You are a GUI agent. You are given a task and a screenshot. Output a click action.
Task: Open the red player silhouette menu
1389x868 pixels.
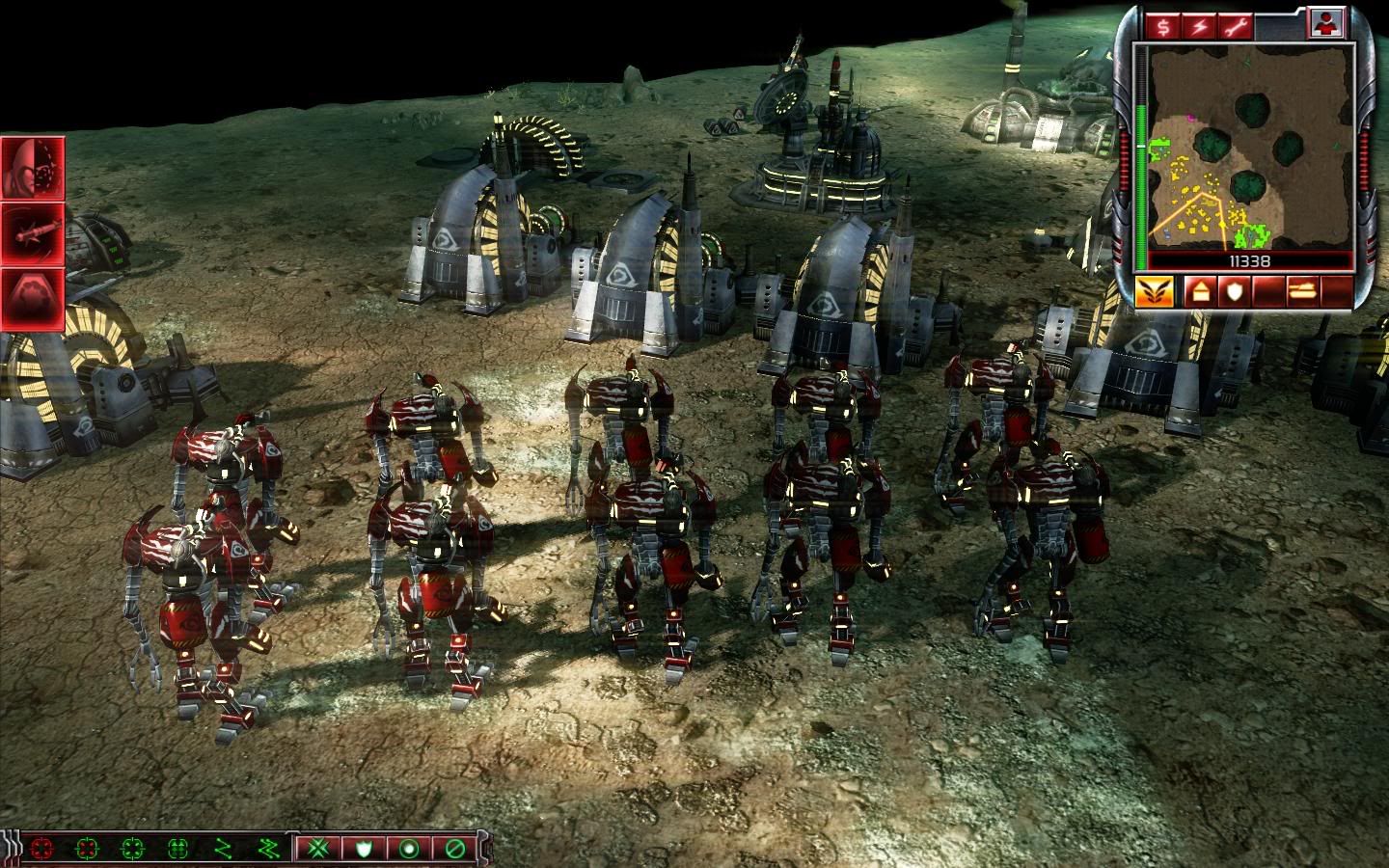[1325, 26]
